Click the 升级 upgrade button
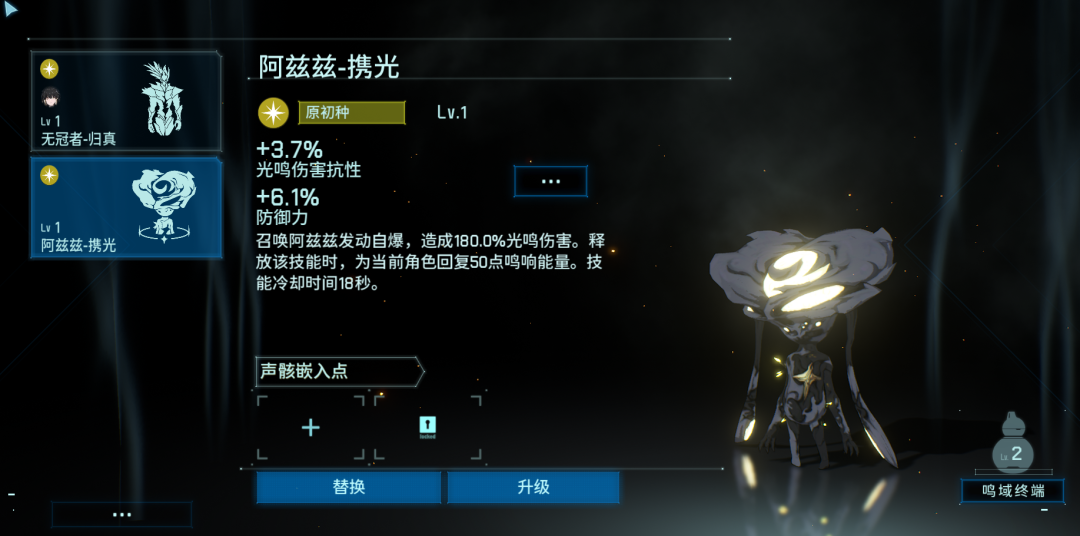Image resolution: width=1080 pixels, height=536 pixels. [x=533, y=487]
